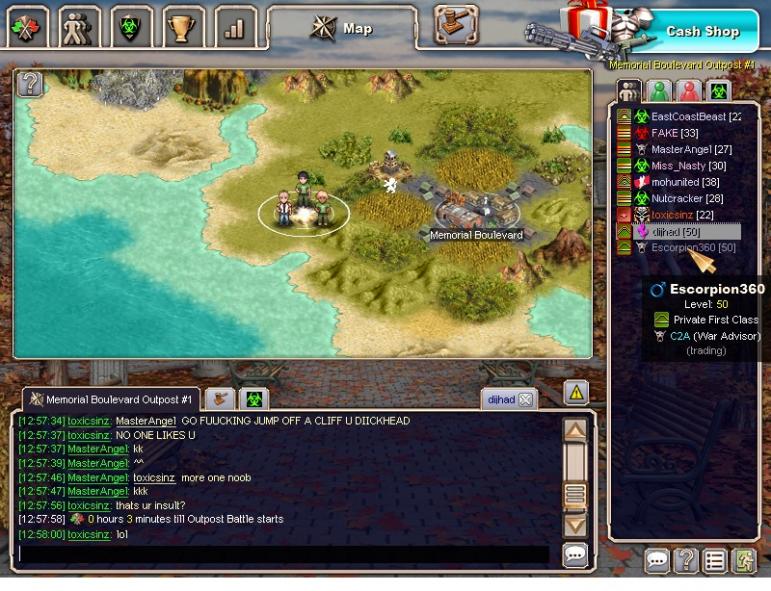Click the auction gavel button
The height and width of the screenshot is (591, 771).
tap(455, 26)
